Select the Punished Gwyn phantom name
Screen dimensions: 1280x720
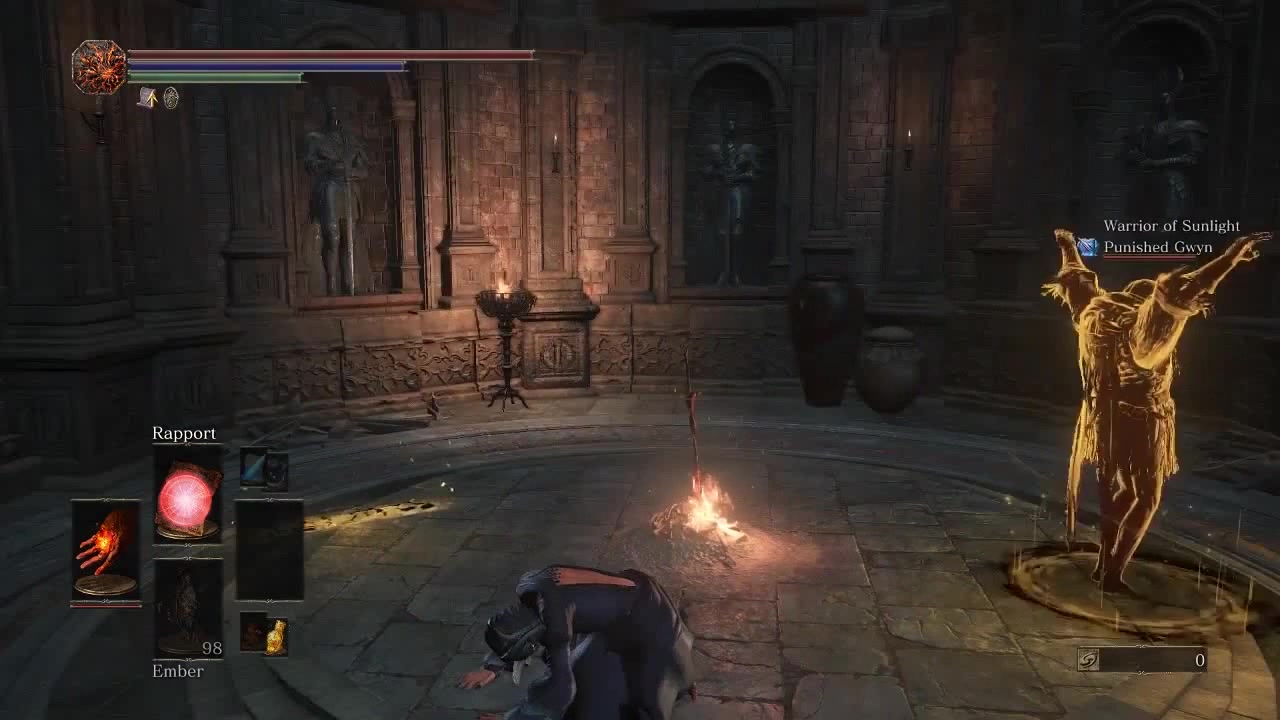1157,246
